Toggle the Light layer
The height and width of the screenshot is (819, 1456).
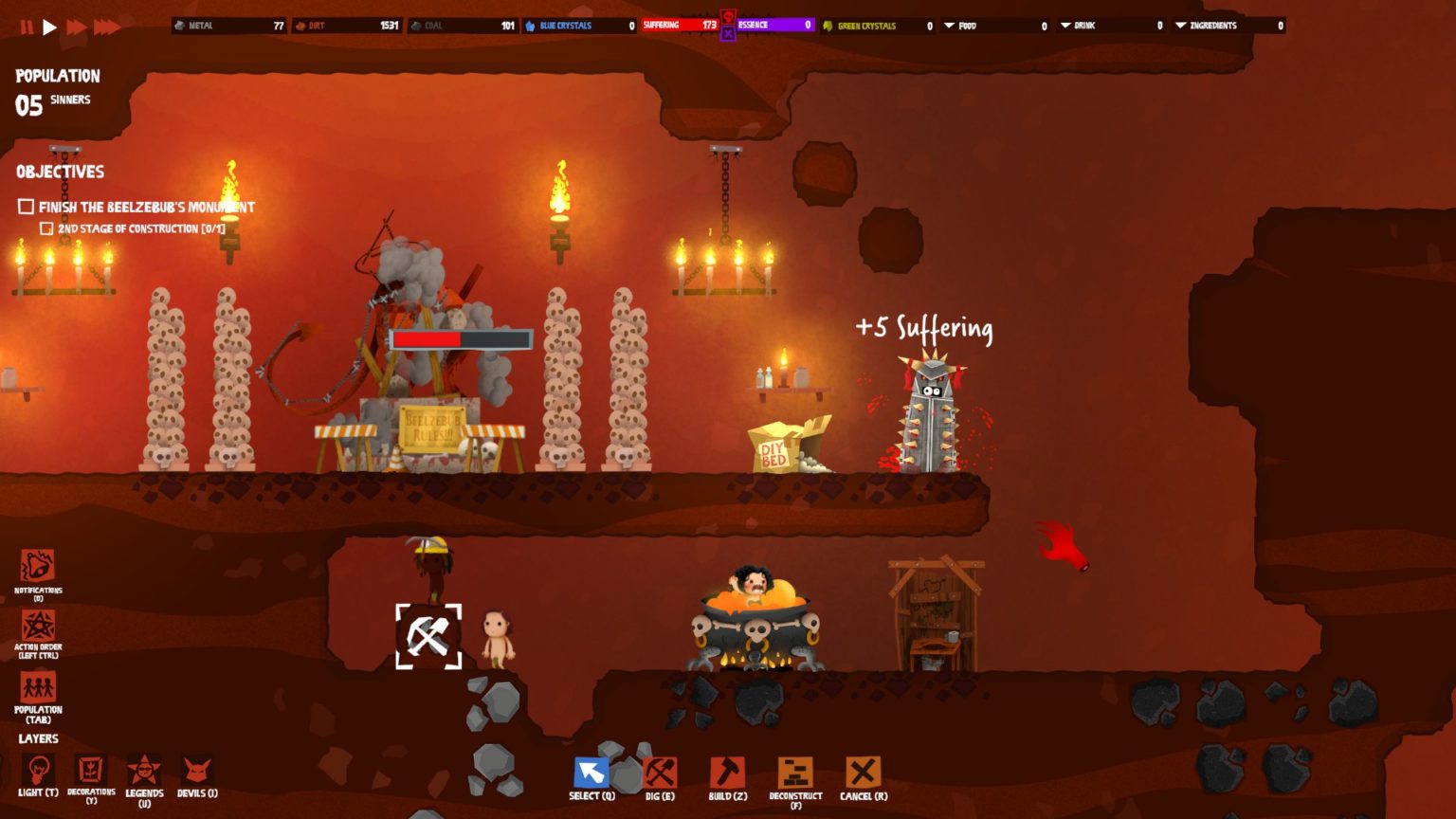(x=38, y=770)
